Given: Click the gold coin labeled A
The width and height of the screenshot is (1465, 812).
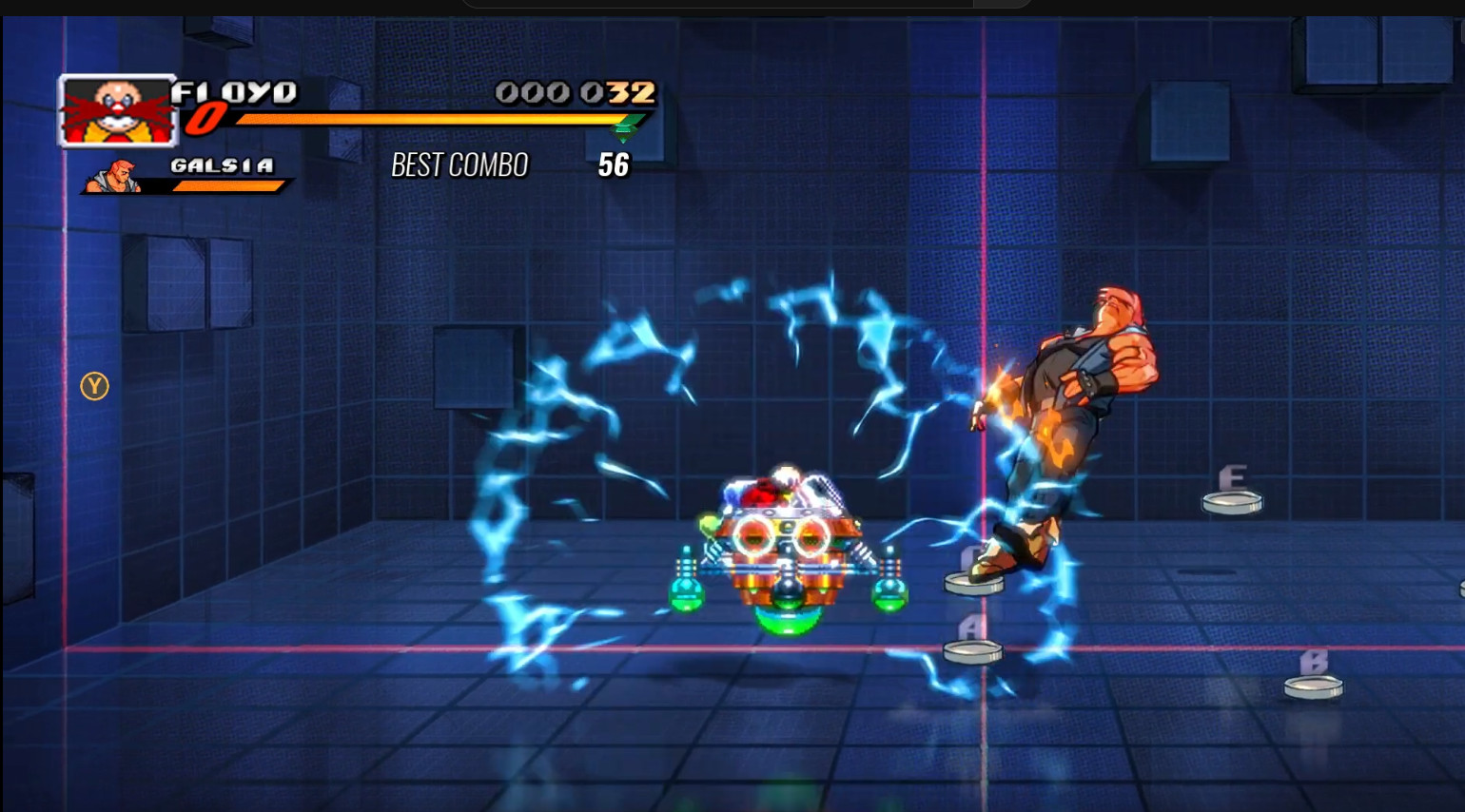Looking at the screenshot, I should [x=972, y=651].
